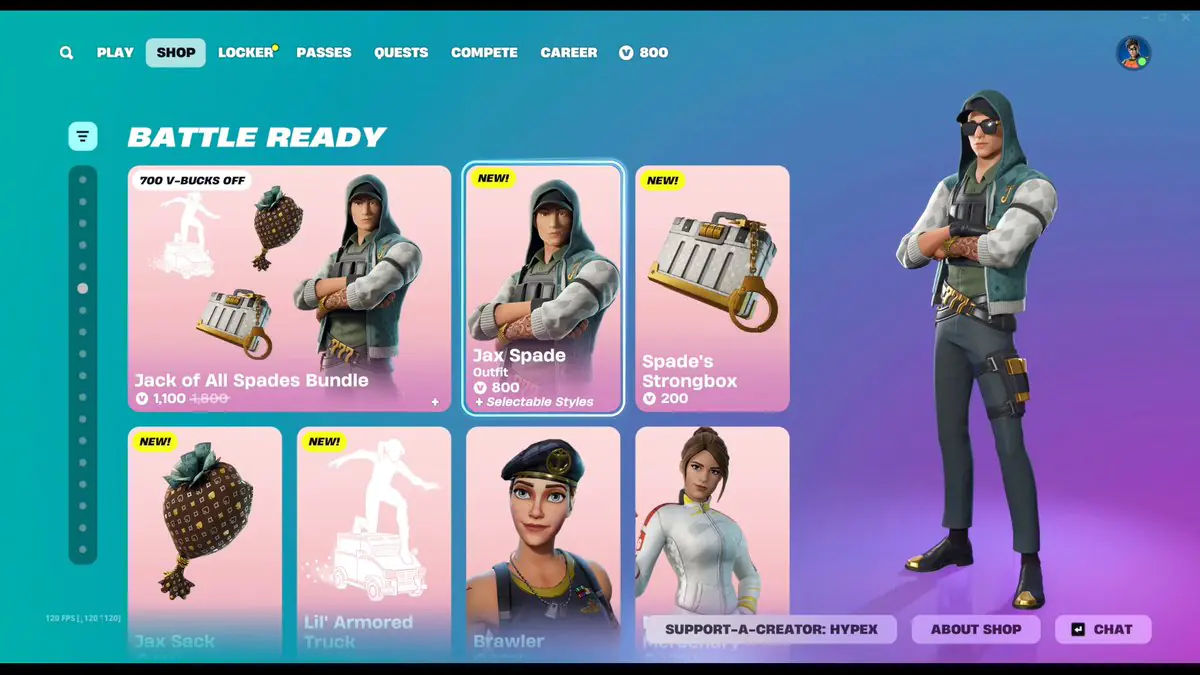
Task: Switch to the PLAY tab
Action: [115, 53]
